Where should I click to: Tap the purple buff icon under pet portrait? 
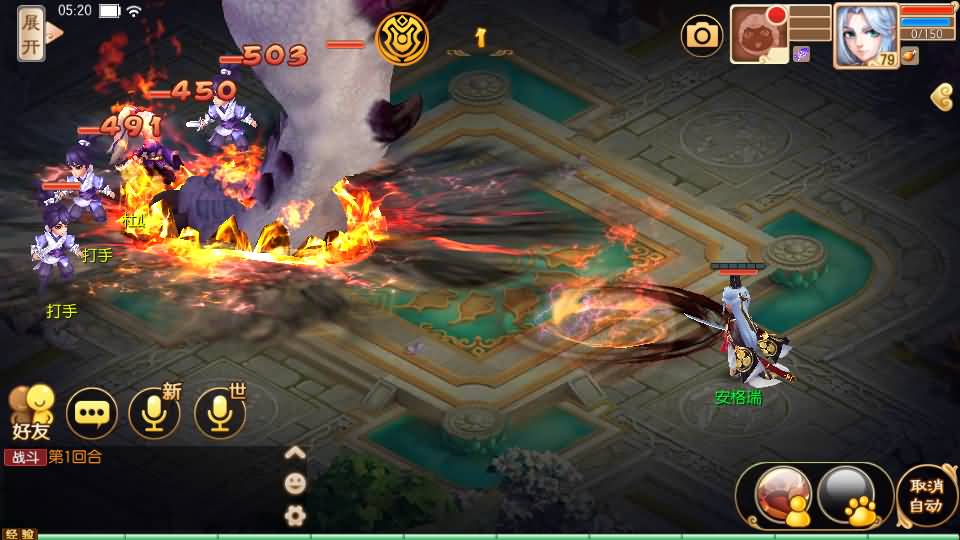(801, 54)
